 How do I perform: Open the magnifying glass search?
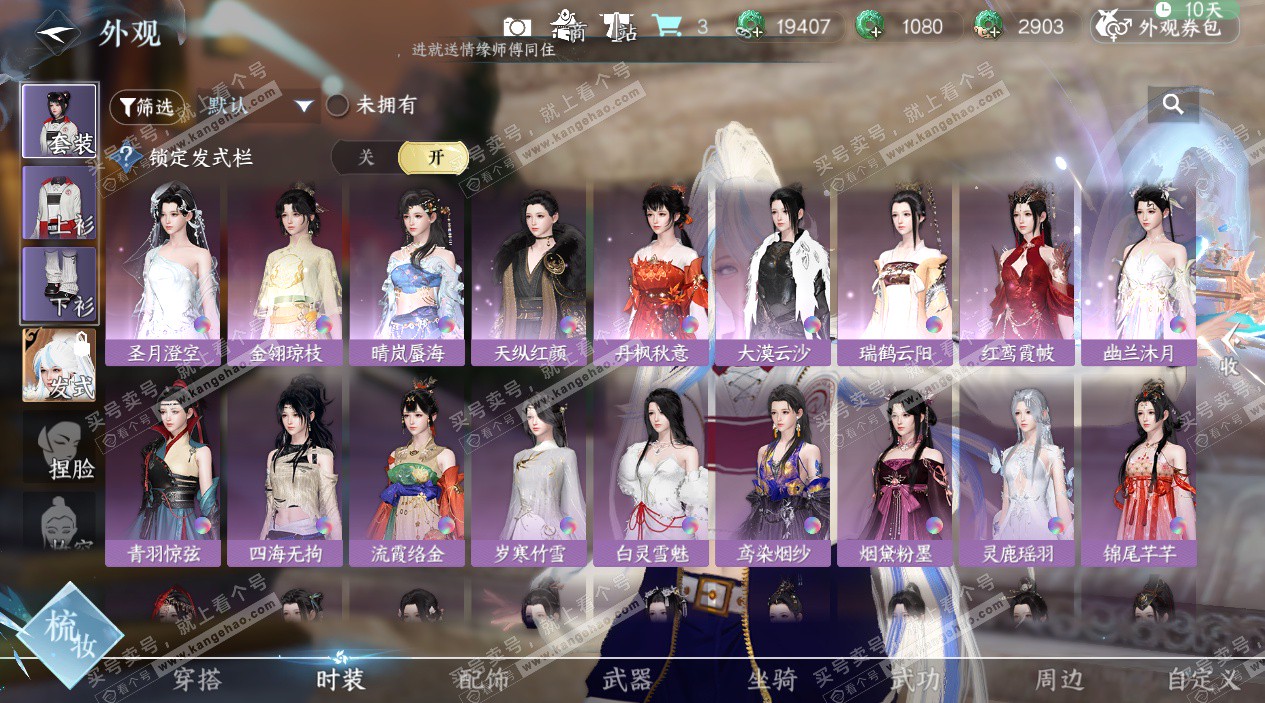[1173, 103]
